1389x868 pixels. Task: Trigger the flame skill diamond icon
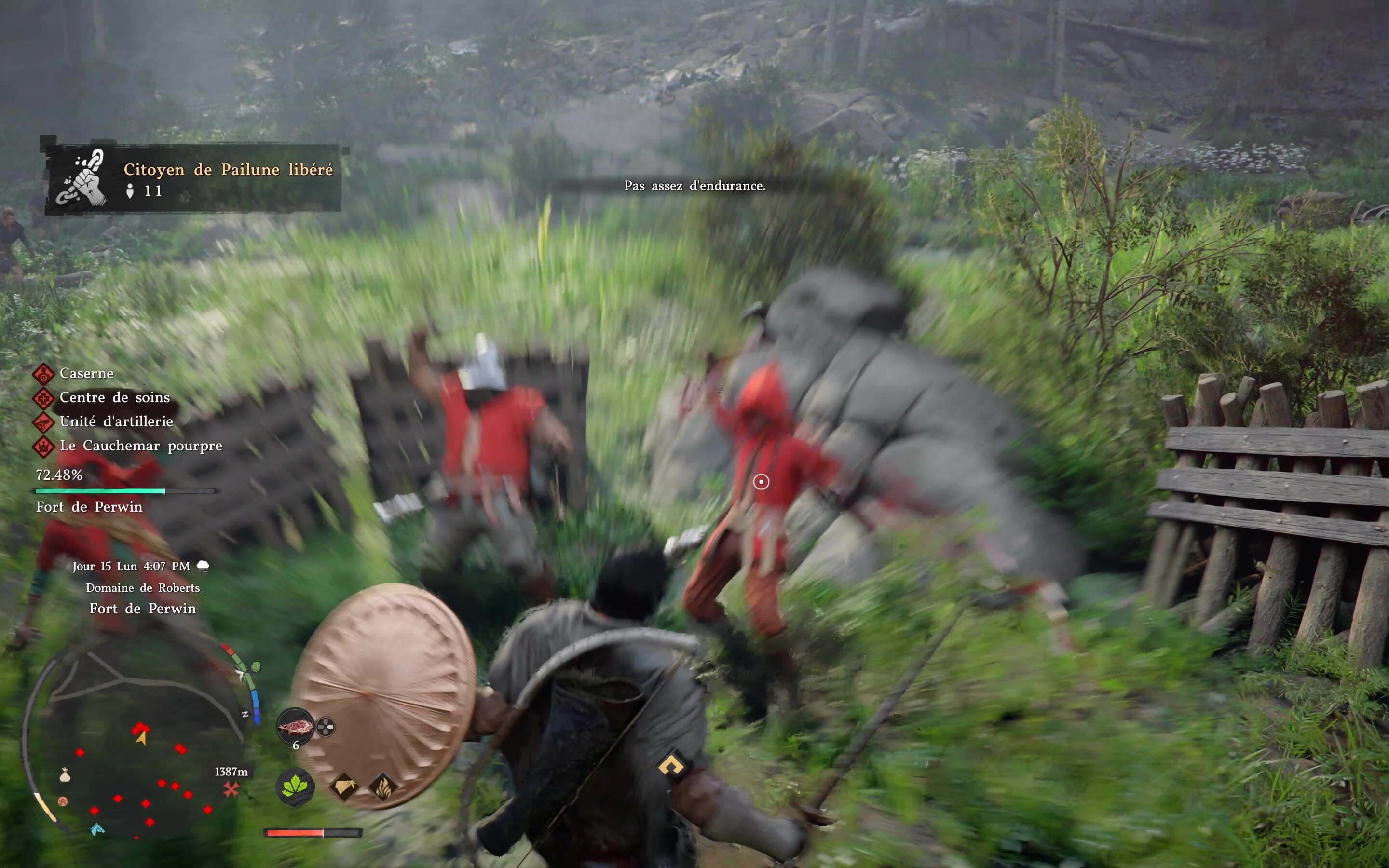point(383,787)
